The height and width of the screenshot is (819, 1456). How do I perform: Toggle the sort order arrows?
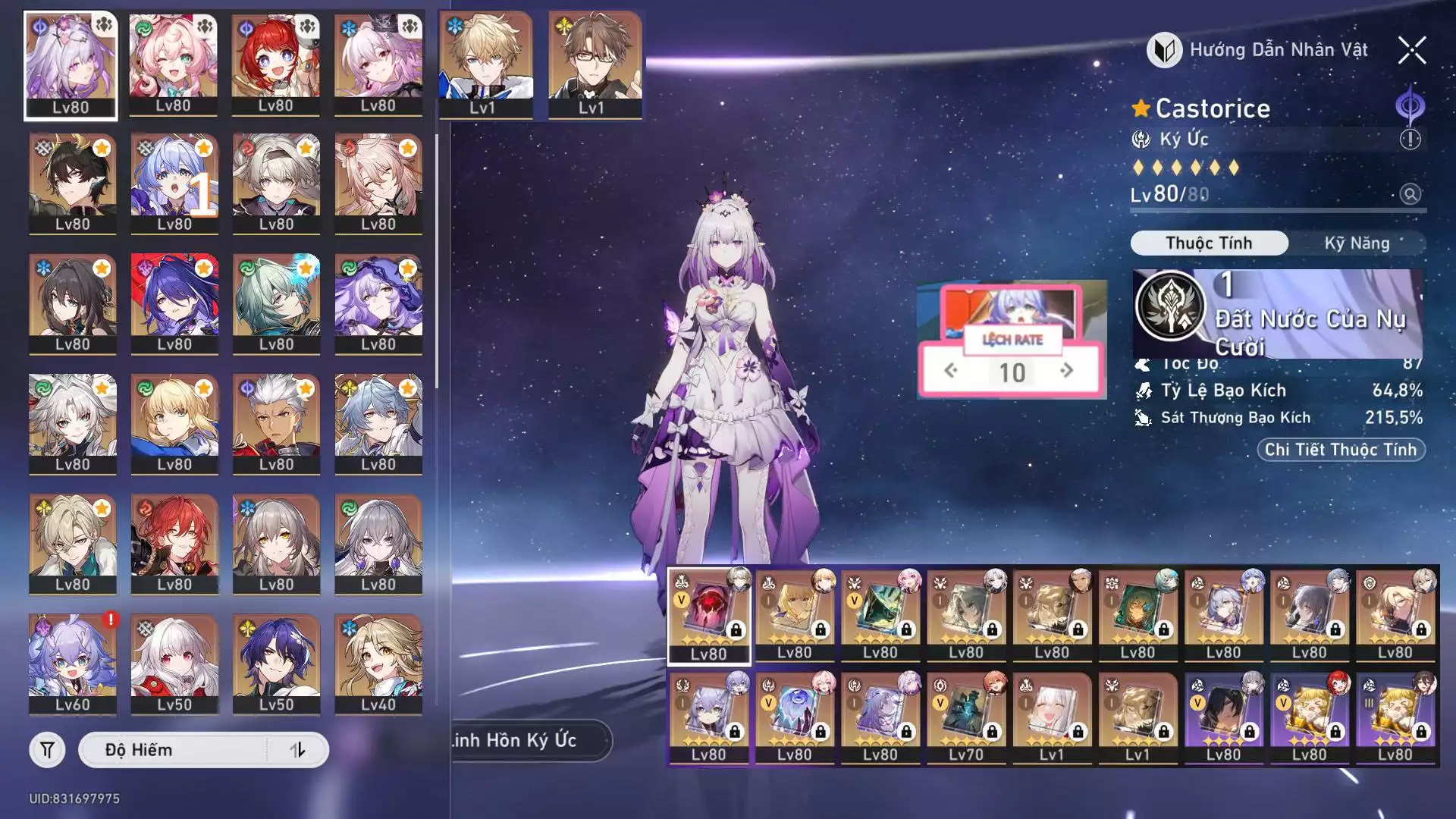click(x=298, y=750)
